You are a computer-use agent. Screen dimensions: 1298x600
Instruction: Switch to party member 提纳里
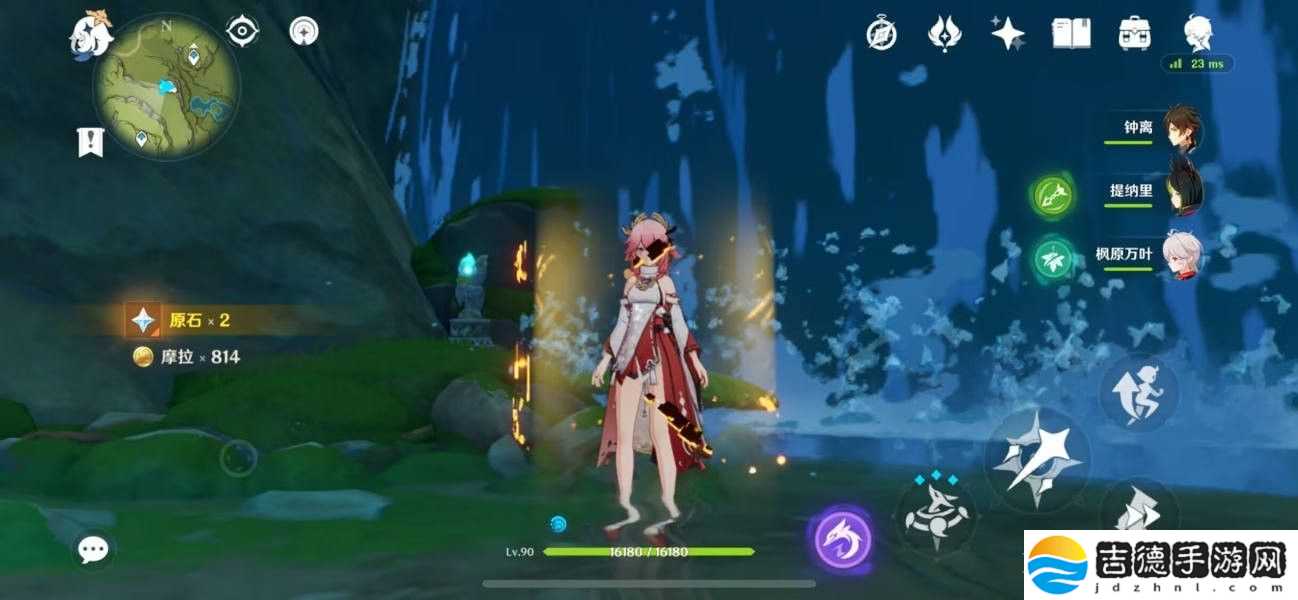pos(1183,192)
